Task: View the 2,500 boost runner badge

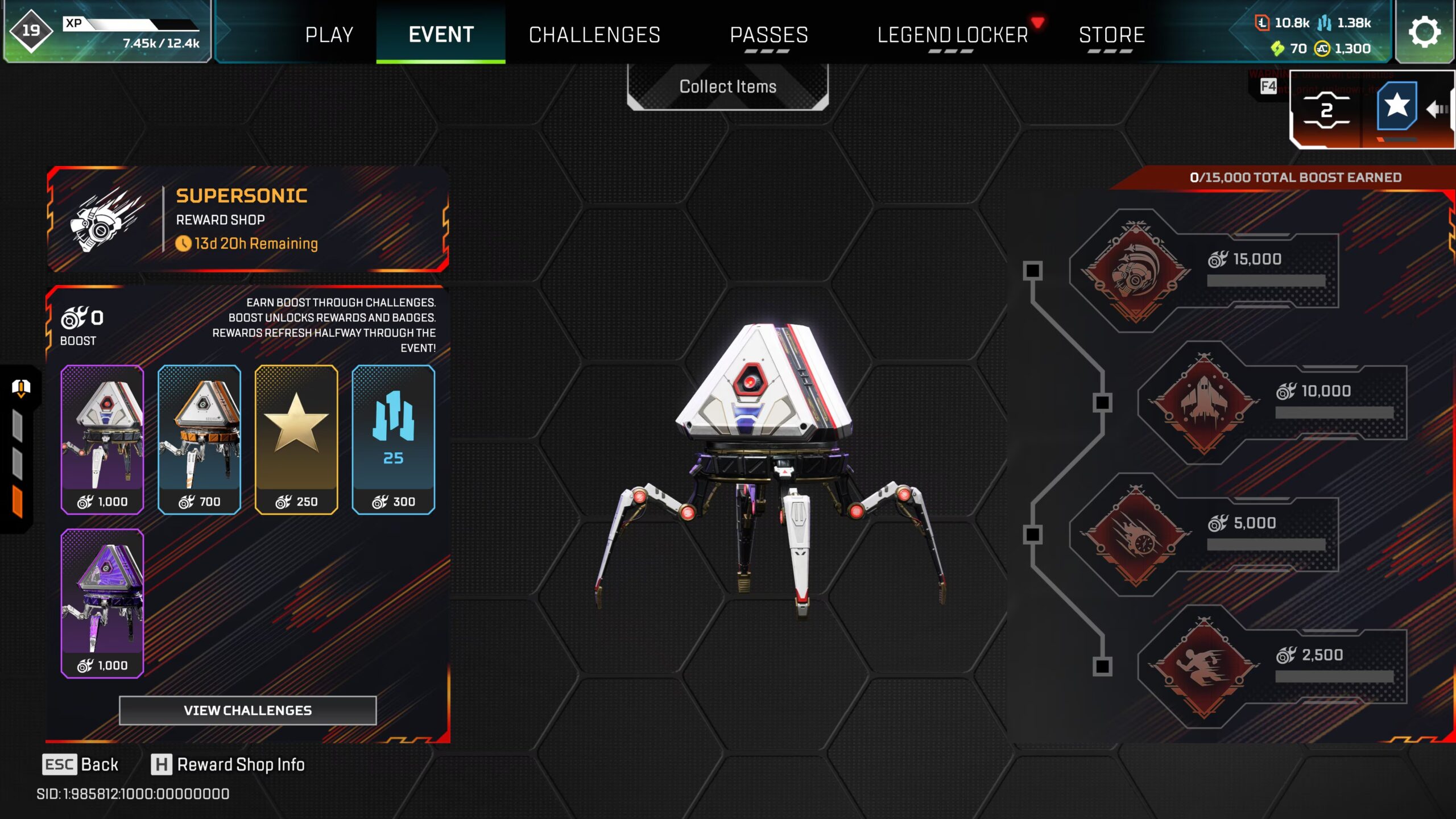Action: [1203, 667]
